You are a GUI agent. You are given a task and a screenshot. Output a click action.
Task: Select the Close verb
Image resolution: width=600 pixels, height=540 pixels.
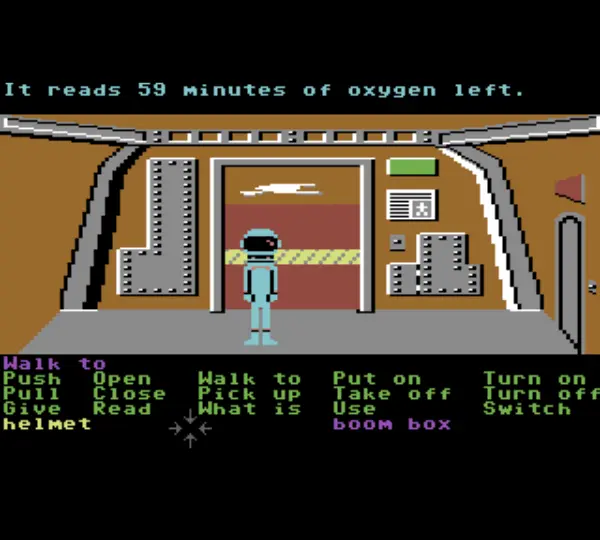point(129,394)
